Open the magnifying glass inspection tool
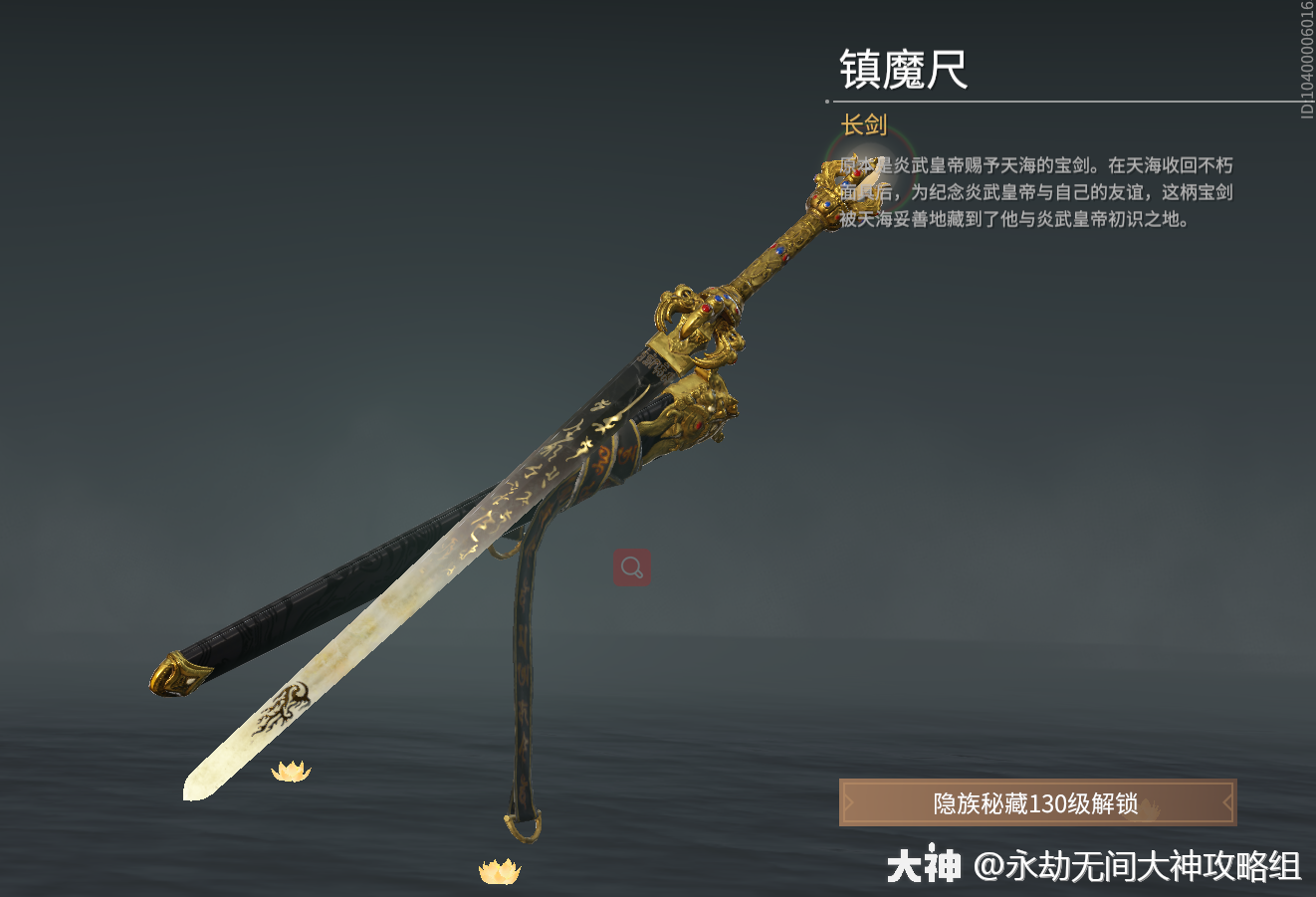This screenshot has height=897, width=1316. pyautogui.click(x=630, y=564)
